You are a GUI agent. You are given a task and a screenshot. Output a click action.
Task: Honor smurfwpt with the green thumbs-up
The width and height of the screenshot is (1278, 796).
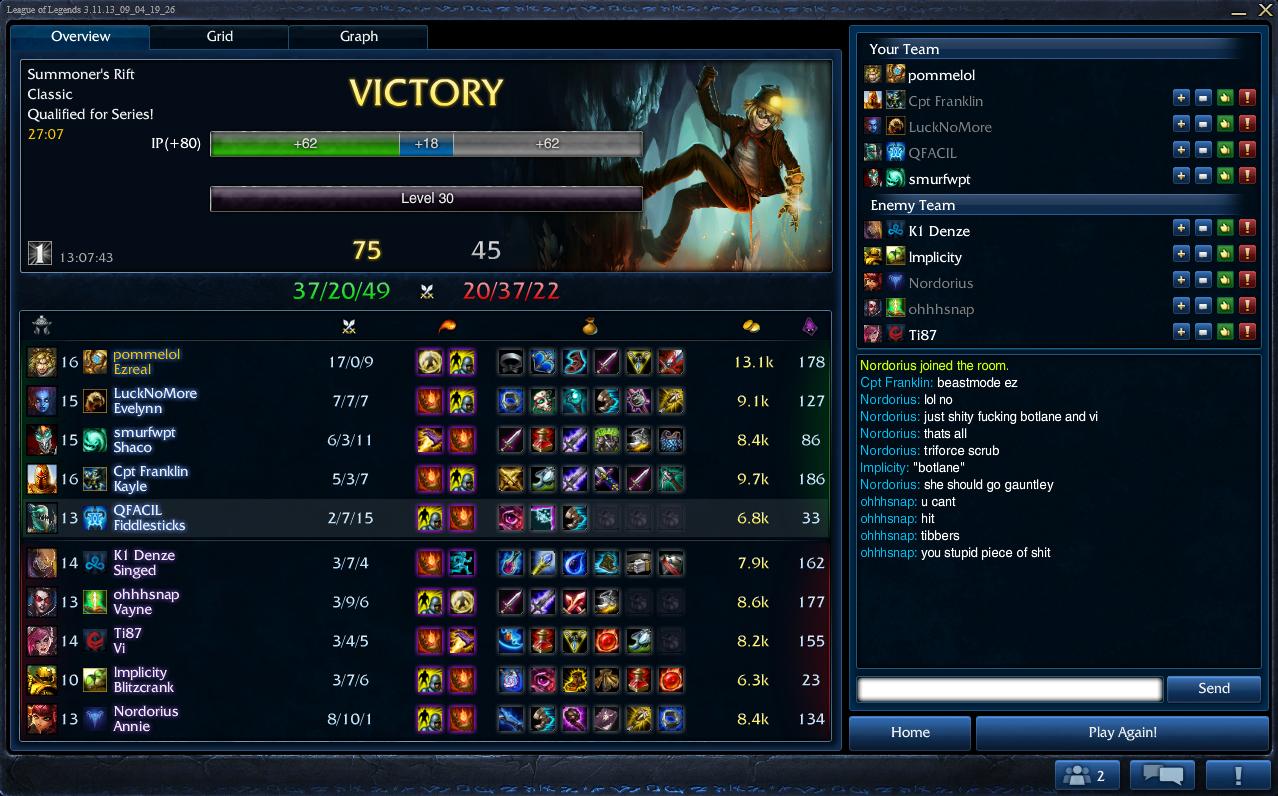click(x=1225, y=176)
